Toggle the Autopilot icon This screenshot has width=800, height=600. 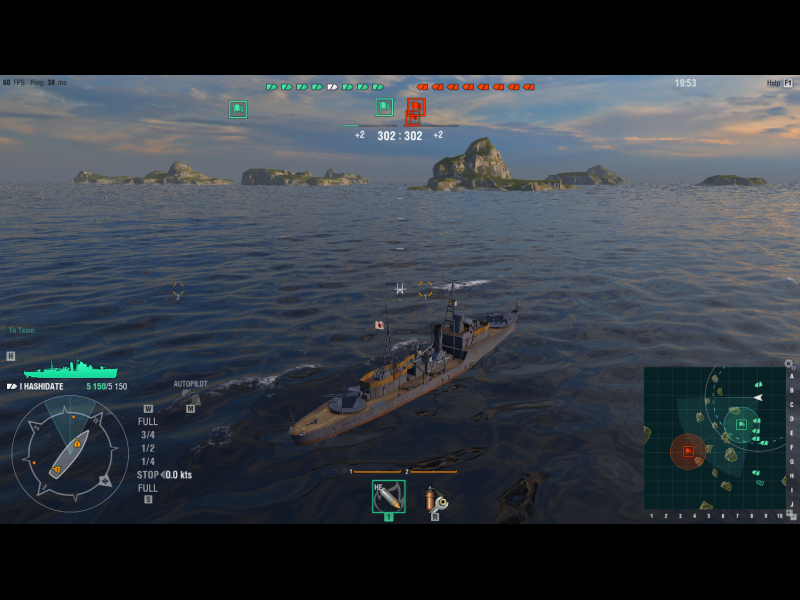pyautogui.click(x=190, y=396)
